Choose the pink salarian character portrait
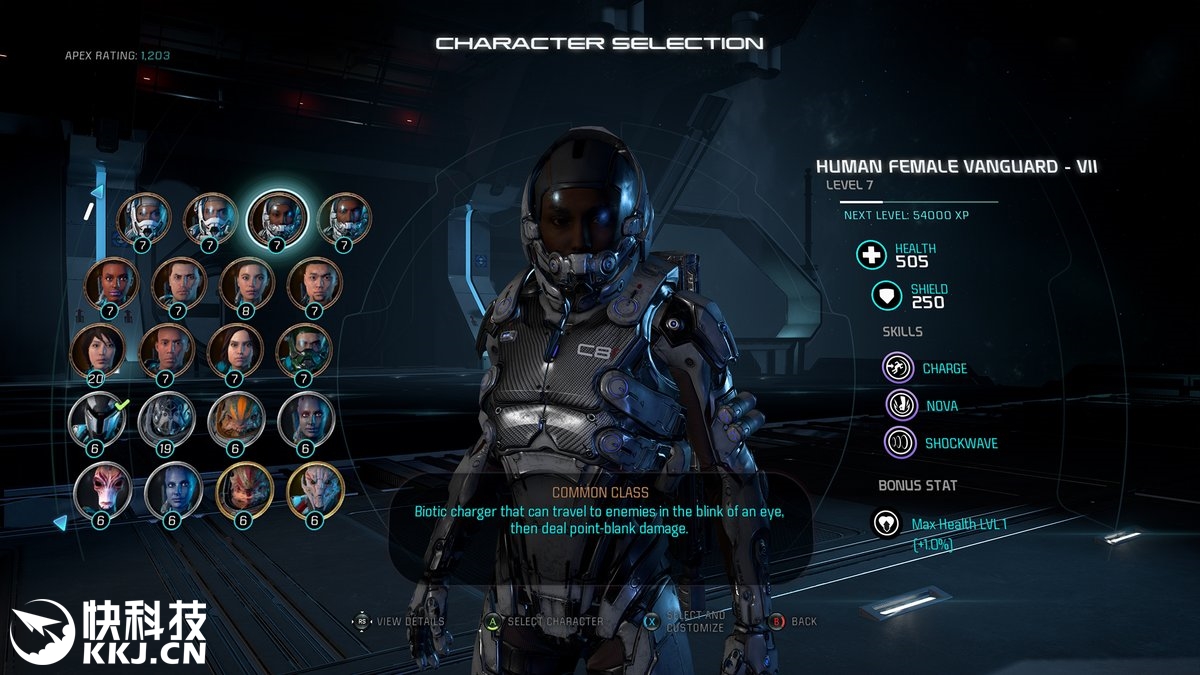Viewport: 1200px width, 675px height. 102,490
